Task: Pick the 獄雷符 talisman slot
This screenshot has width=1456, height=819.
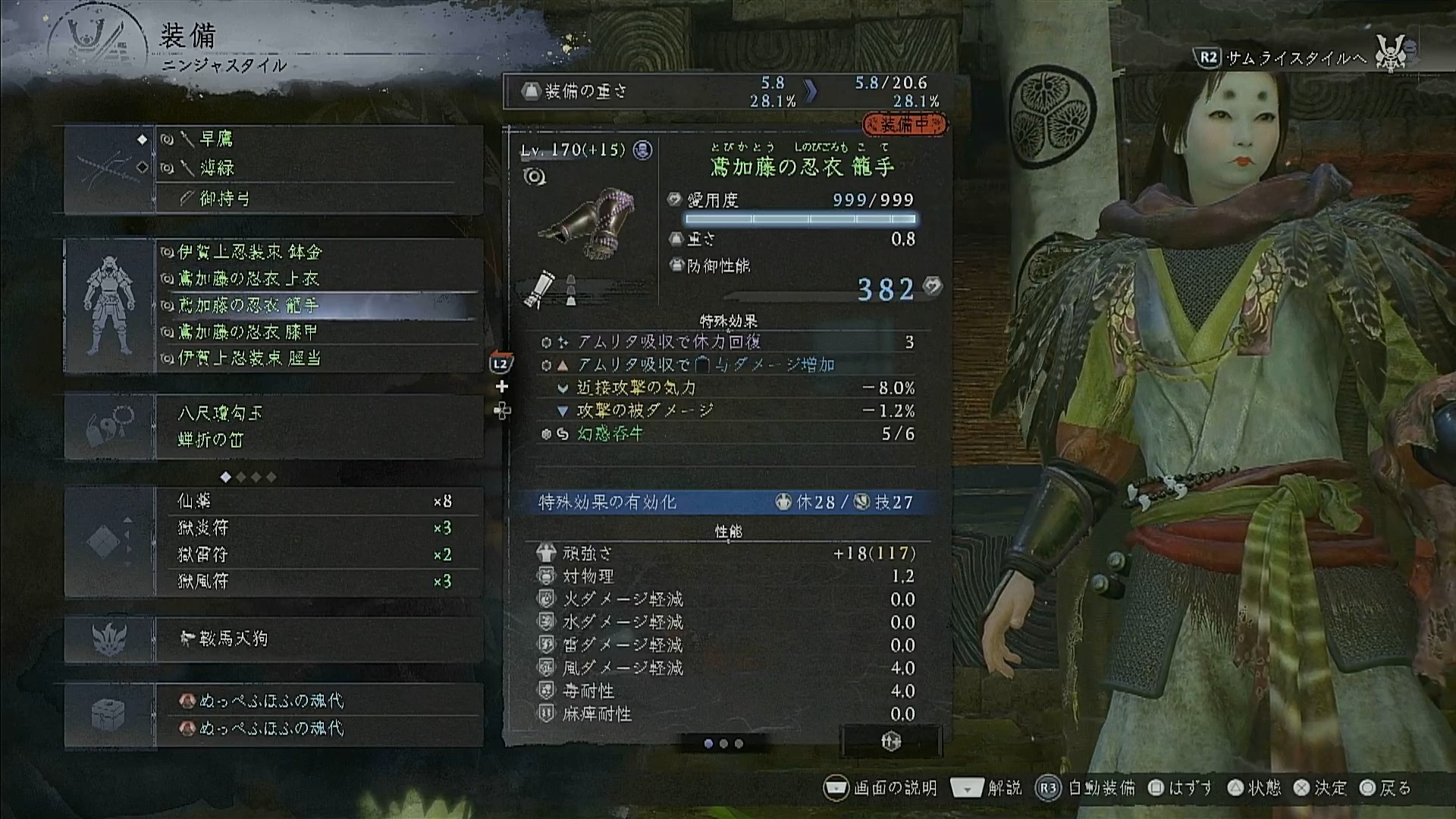Action: click(318, 554)
